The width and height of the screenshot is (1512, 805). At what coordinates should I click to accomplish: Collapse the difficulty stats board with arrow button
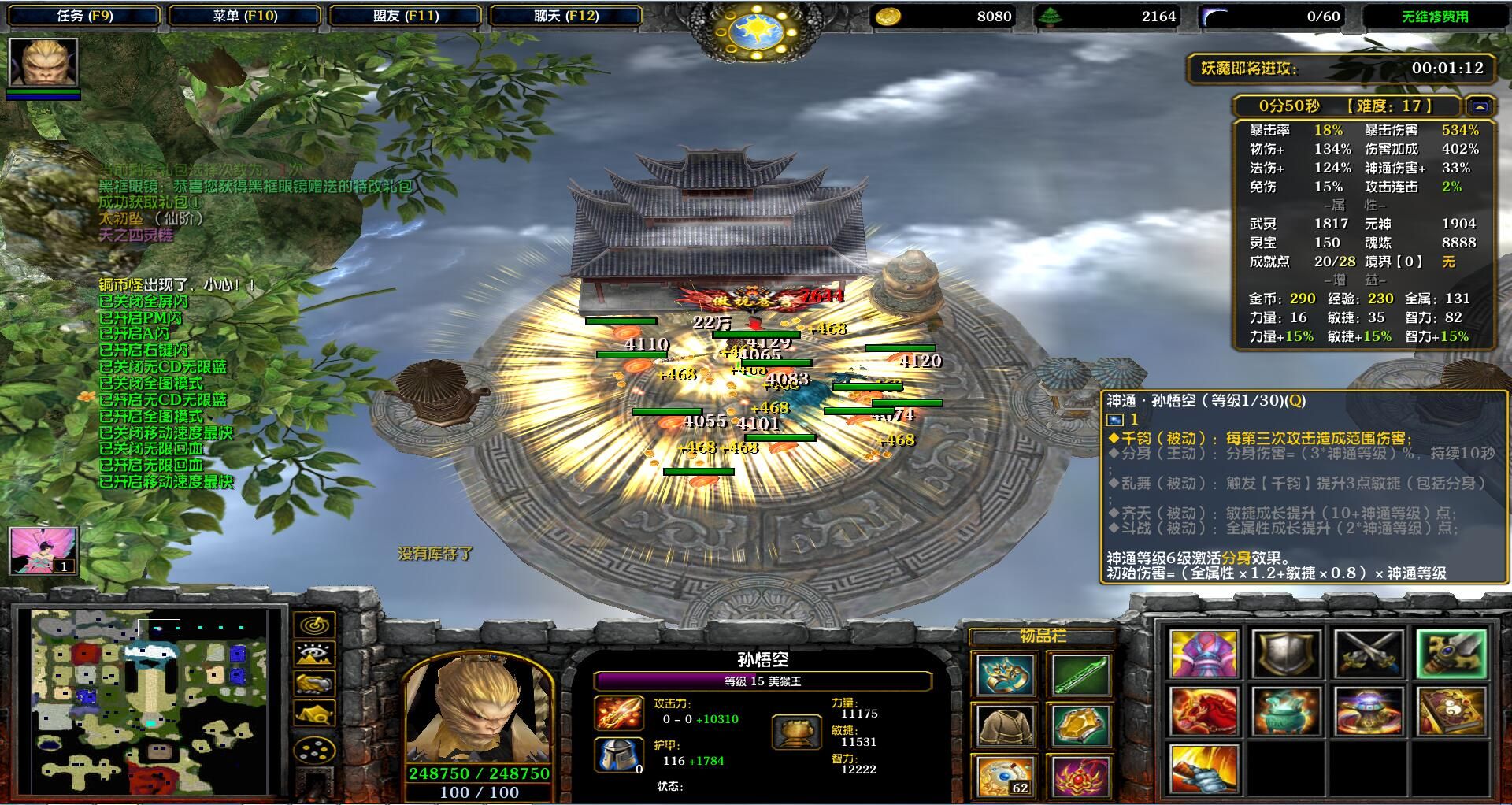(1480, 106)
